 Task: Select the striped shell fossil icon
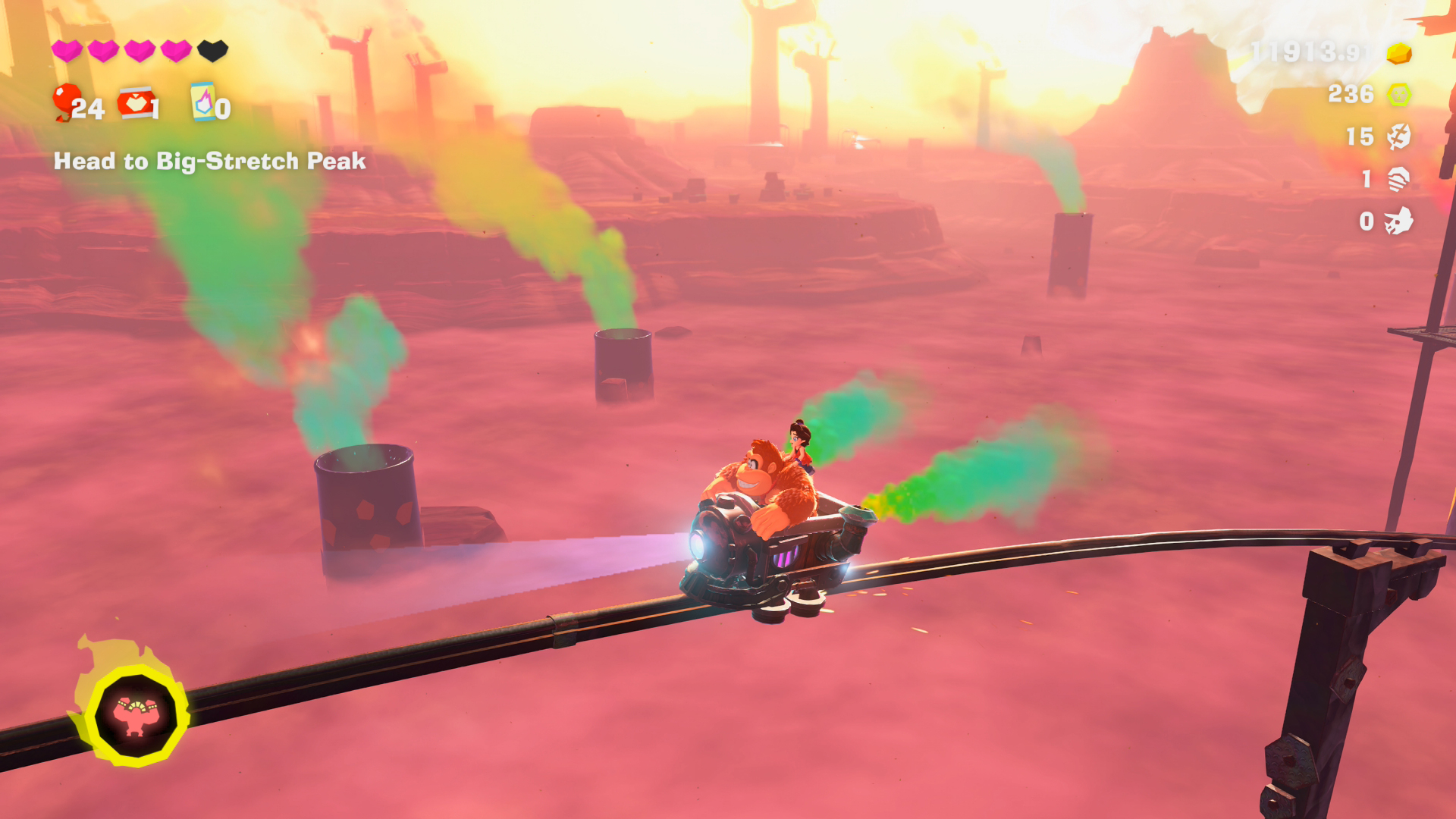coord(1398,179)
